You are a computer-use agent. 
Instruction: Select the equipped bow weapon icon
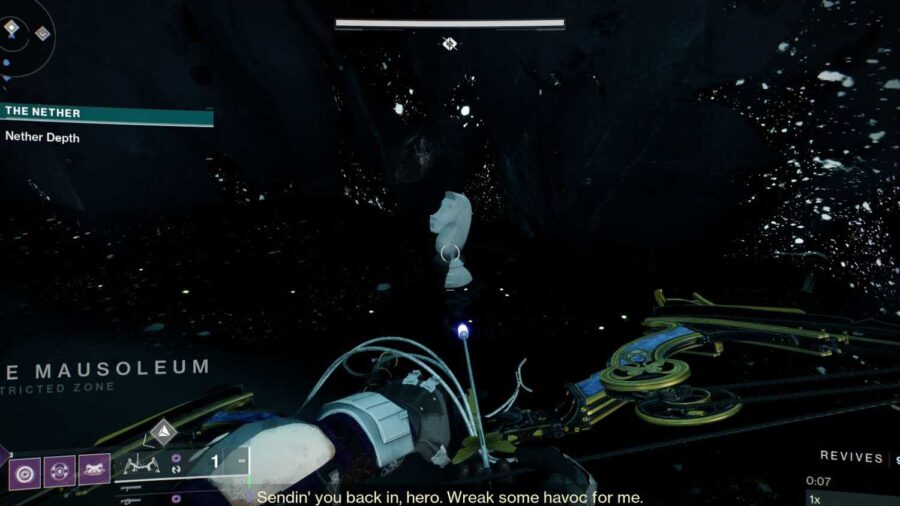tap(143, 465)
